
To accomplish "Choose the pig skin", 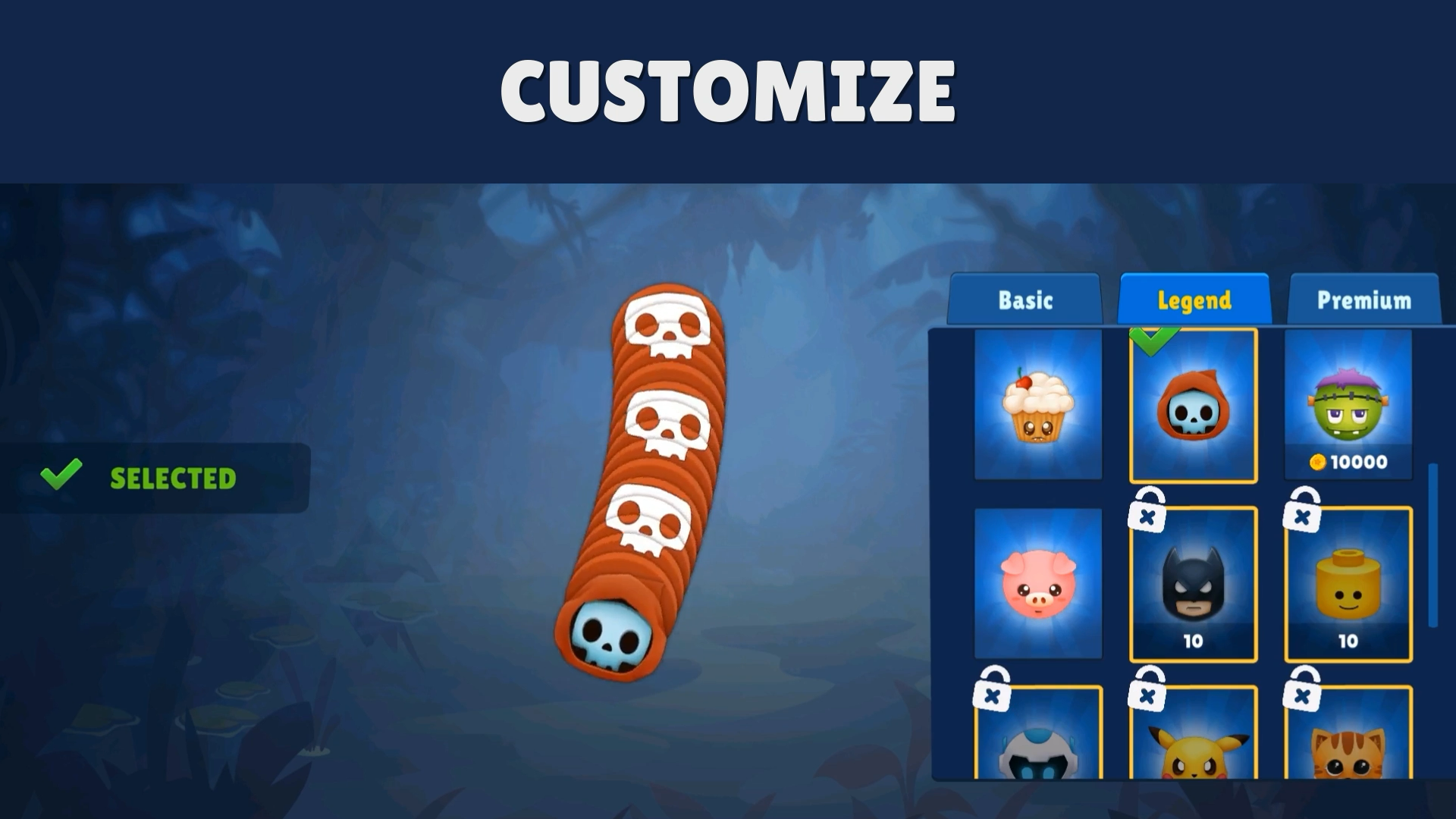I will click(1038, 584).
